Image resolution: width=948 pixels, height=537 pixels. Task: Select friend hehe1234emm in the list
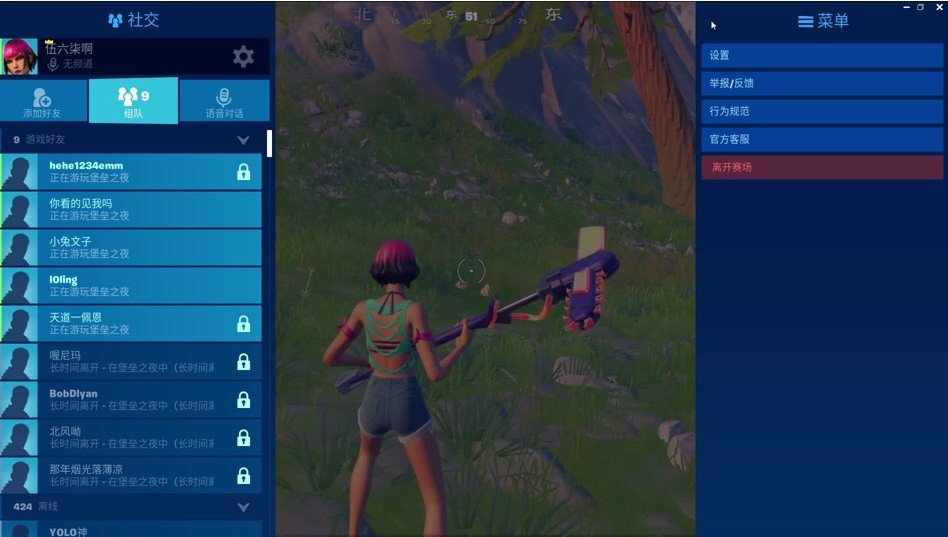(x=130, y=172)
